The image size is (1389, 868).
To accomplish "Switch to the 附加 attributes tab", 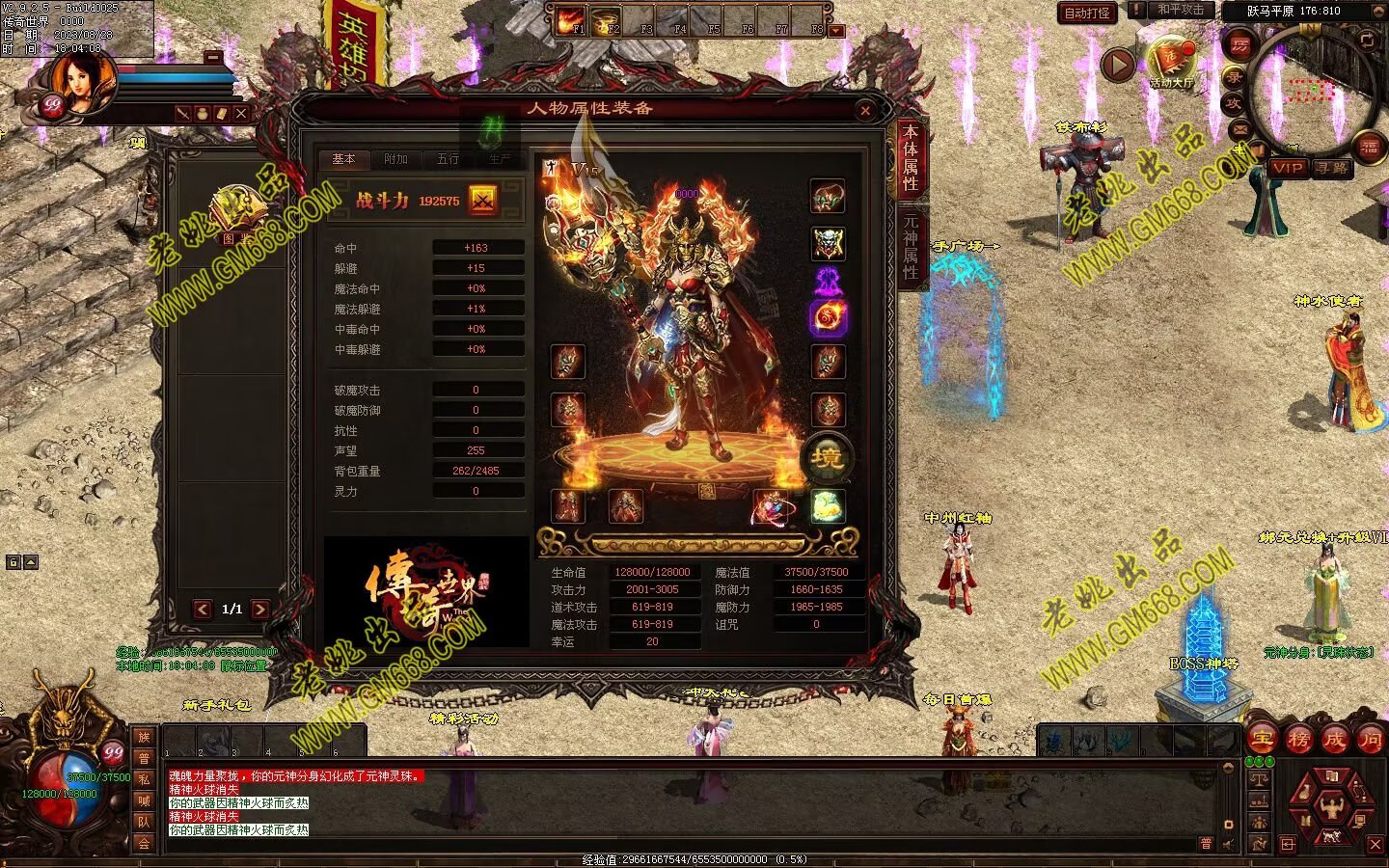I will coord(395,159).
